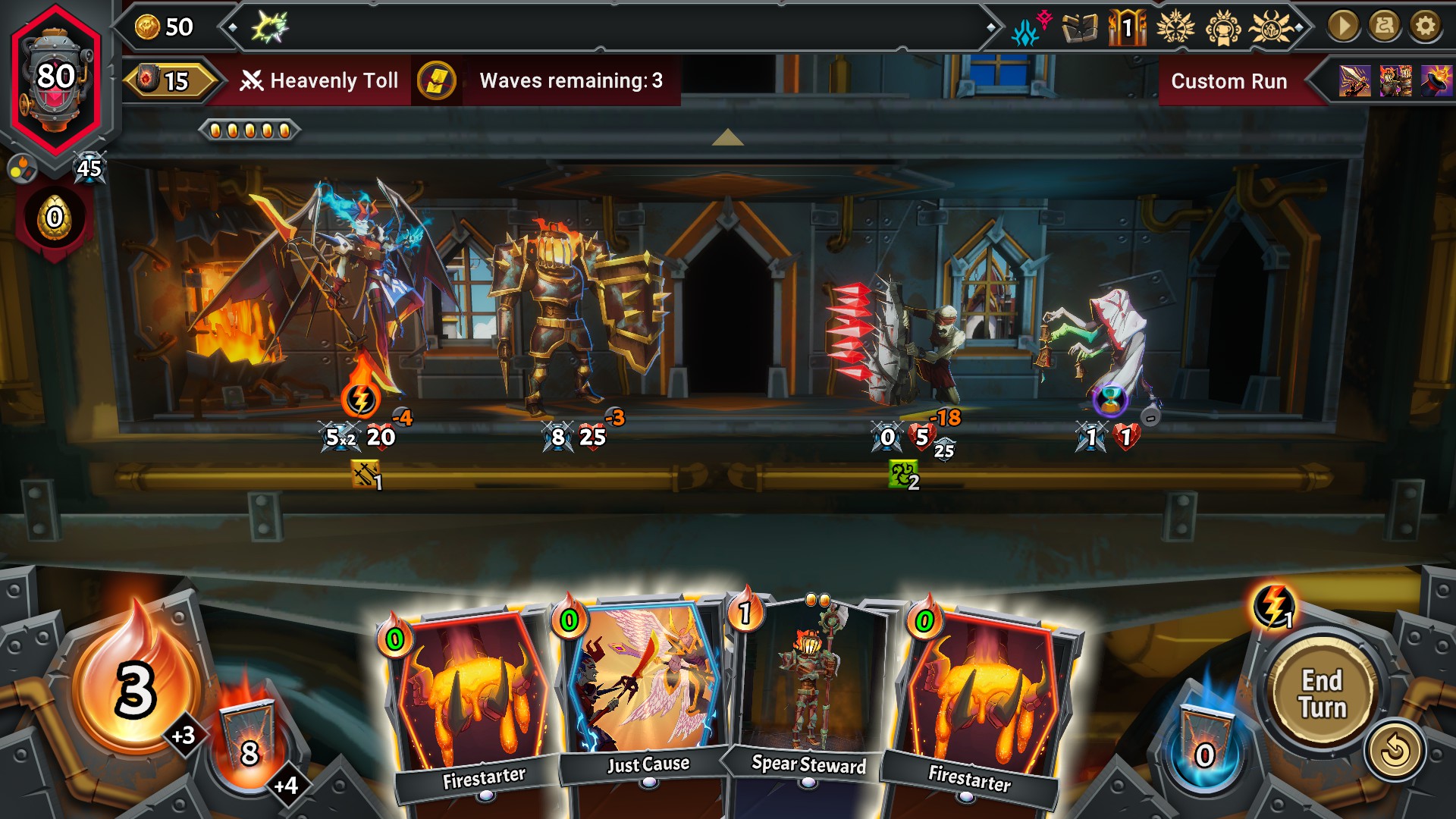Viewport: 1456px width, 819px height.
Task: Open settings with the gear button
Action: click(1426, 27)
